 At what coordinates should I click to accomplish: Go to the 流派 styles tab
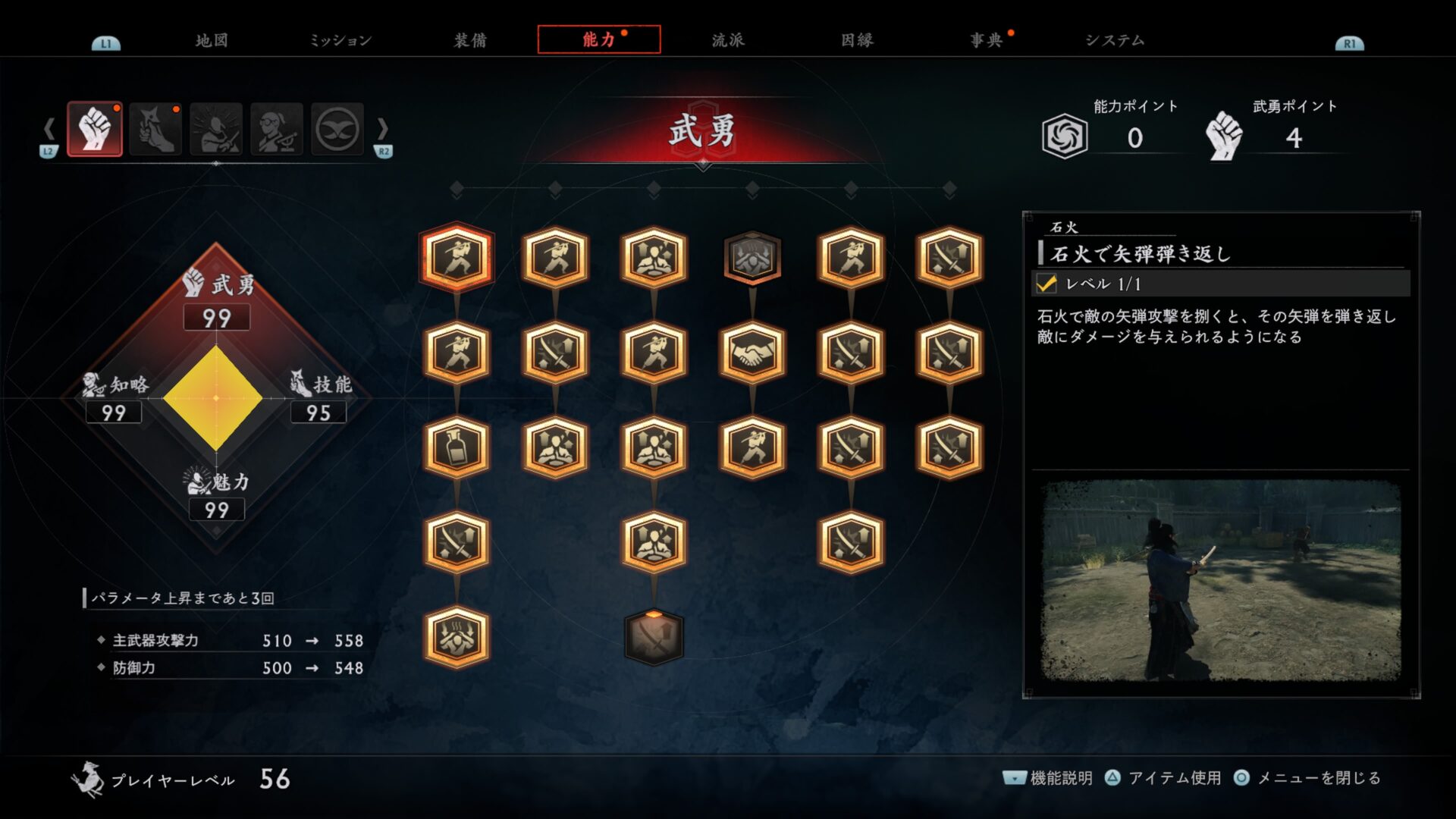tap(728, 40)
